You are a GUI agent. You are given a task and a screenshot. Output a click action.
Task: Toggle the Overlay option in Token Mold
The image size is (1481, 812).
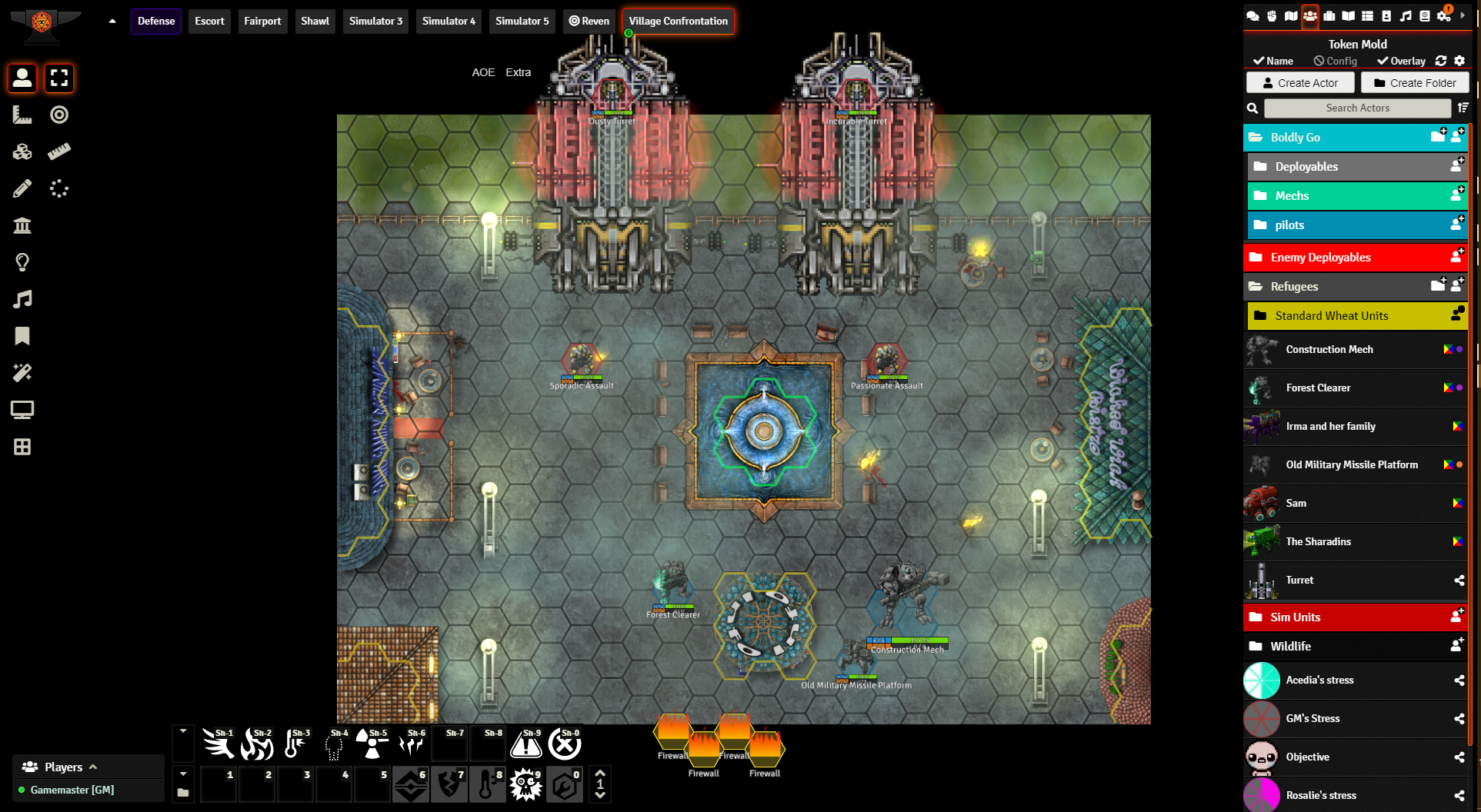[x=1400, y=61]
